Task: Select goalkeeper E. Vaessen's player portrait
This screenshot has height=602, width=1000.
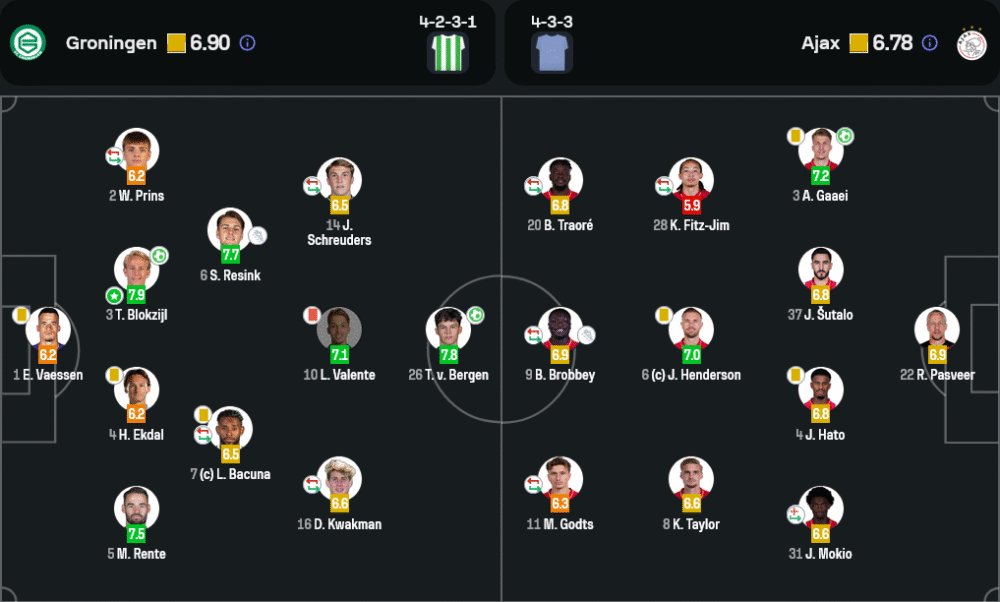Action: pos(48,328)
